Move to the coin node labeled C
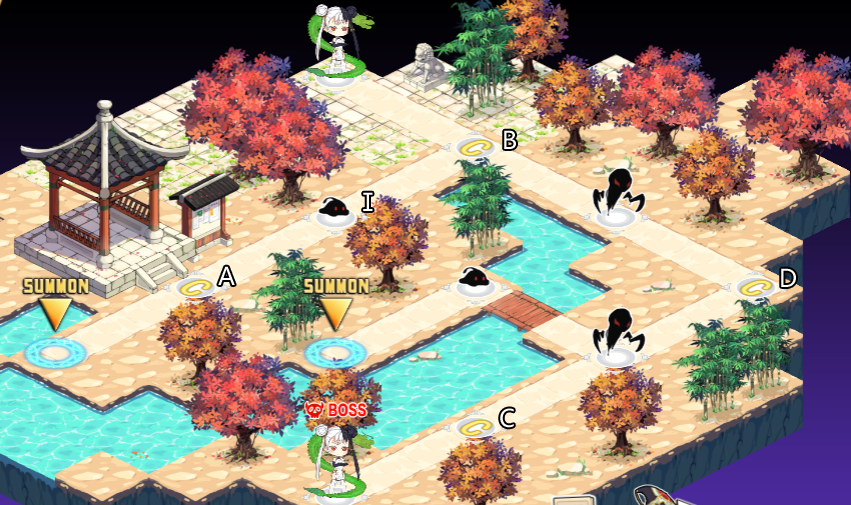Viewport: 851px width, 505px height. 476,428
